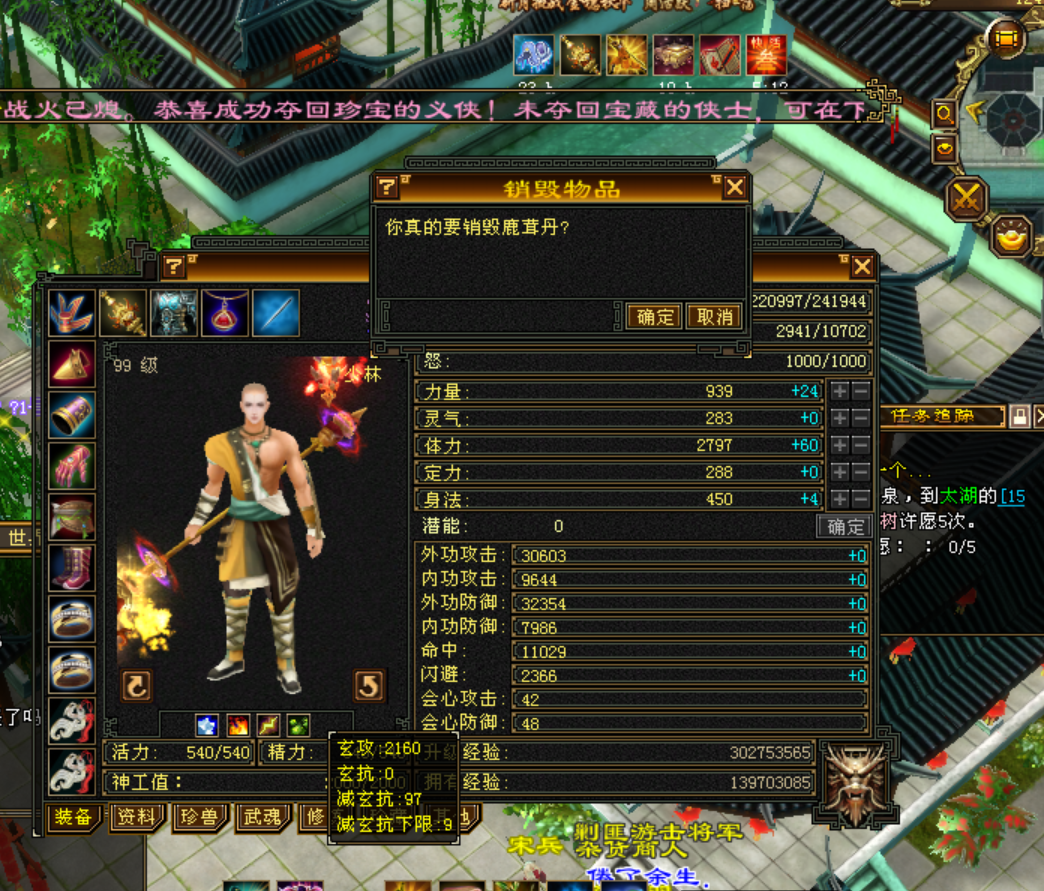Viewport: 1044px width, 891px height.
Task: Confirm destroying the item with 确定
Action: point(655,317)
